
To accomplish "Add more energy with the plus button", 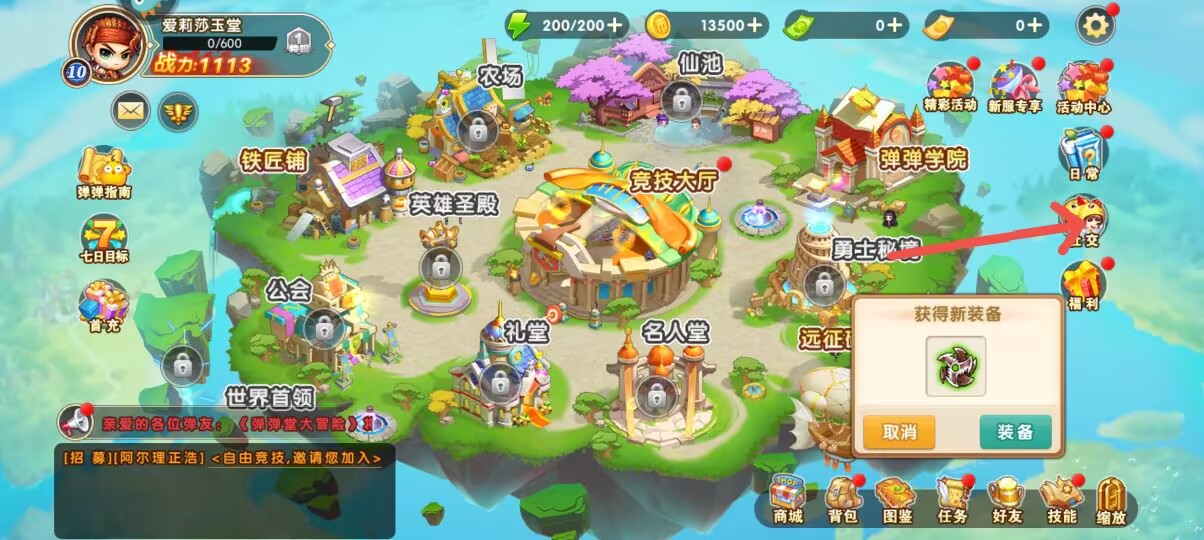I will click(612, 24).
